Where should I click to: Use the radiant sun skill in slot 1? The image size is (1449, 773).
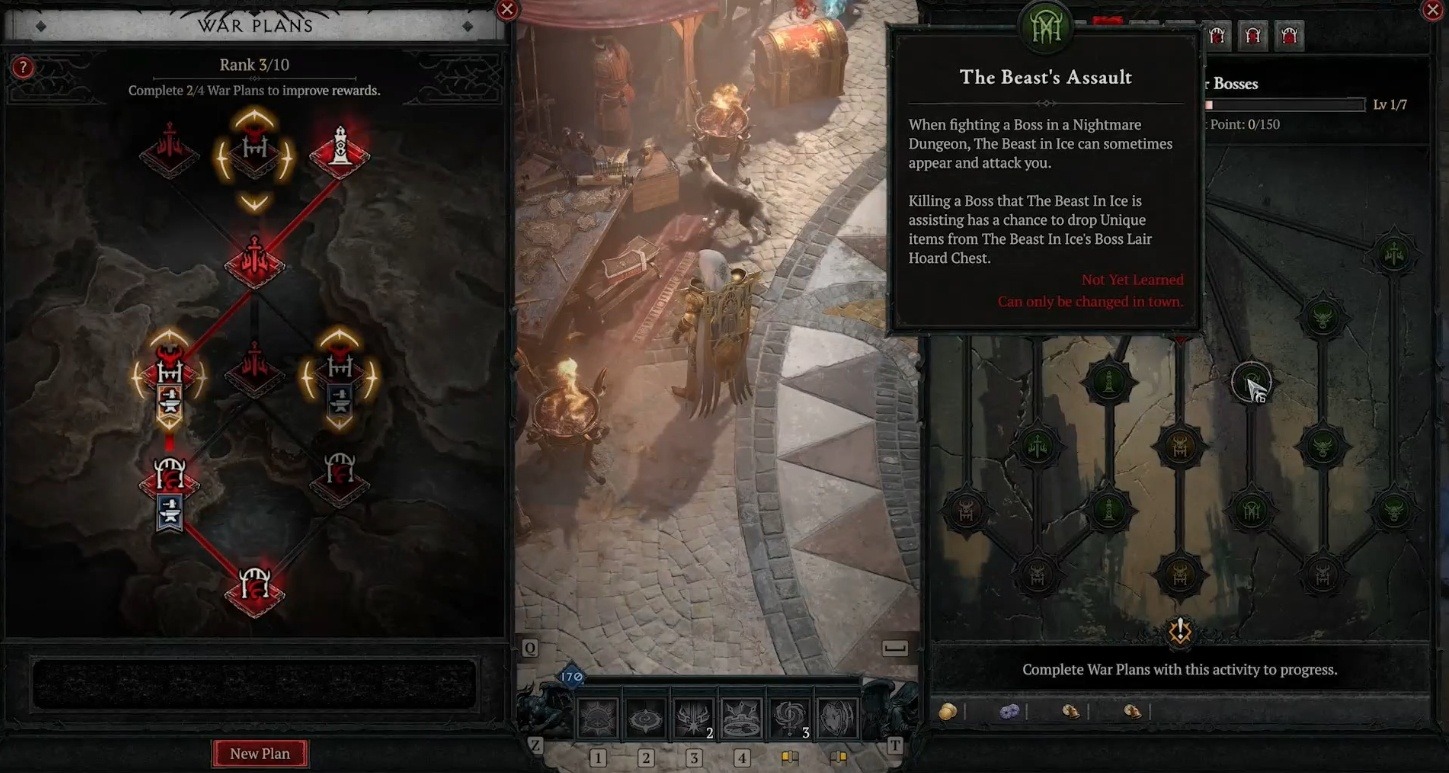[x=597, y=718]
